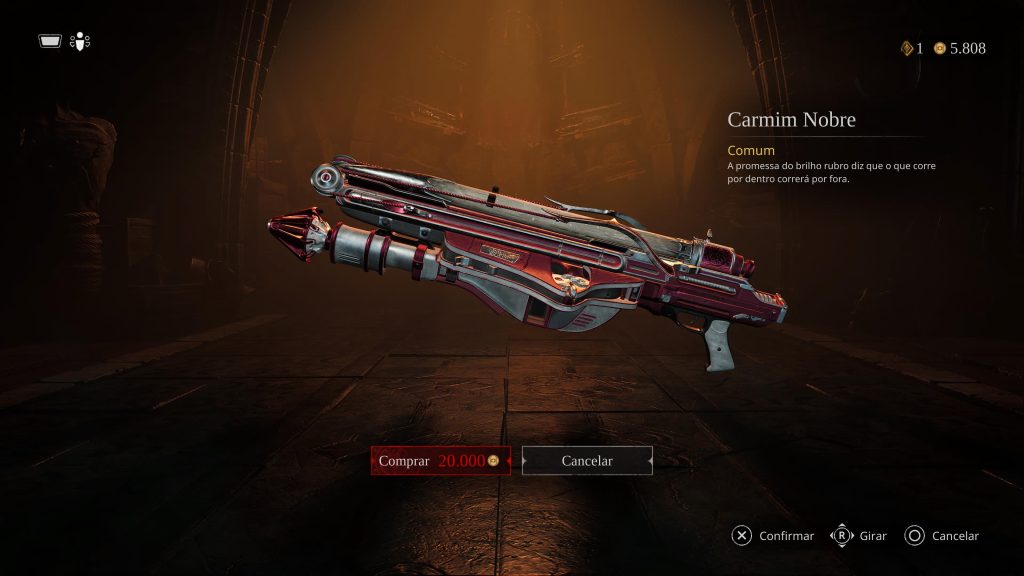Buy Carmim Nobre for 20.000
1024x576 pixels.
click(440, 461)
